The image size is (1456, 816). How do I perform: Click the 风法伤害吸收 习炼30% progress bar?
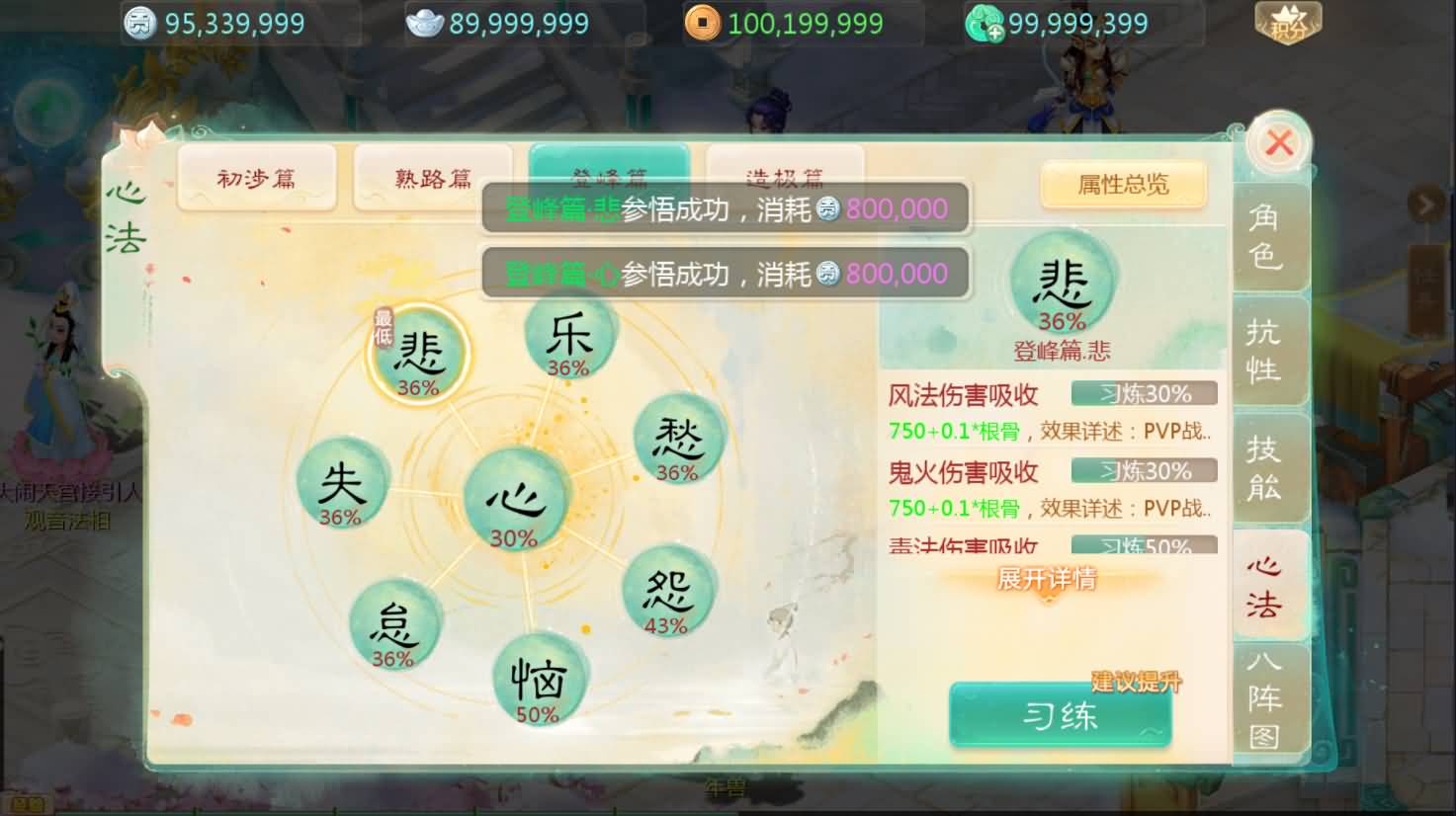coord(1143,393)
